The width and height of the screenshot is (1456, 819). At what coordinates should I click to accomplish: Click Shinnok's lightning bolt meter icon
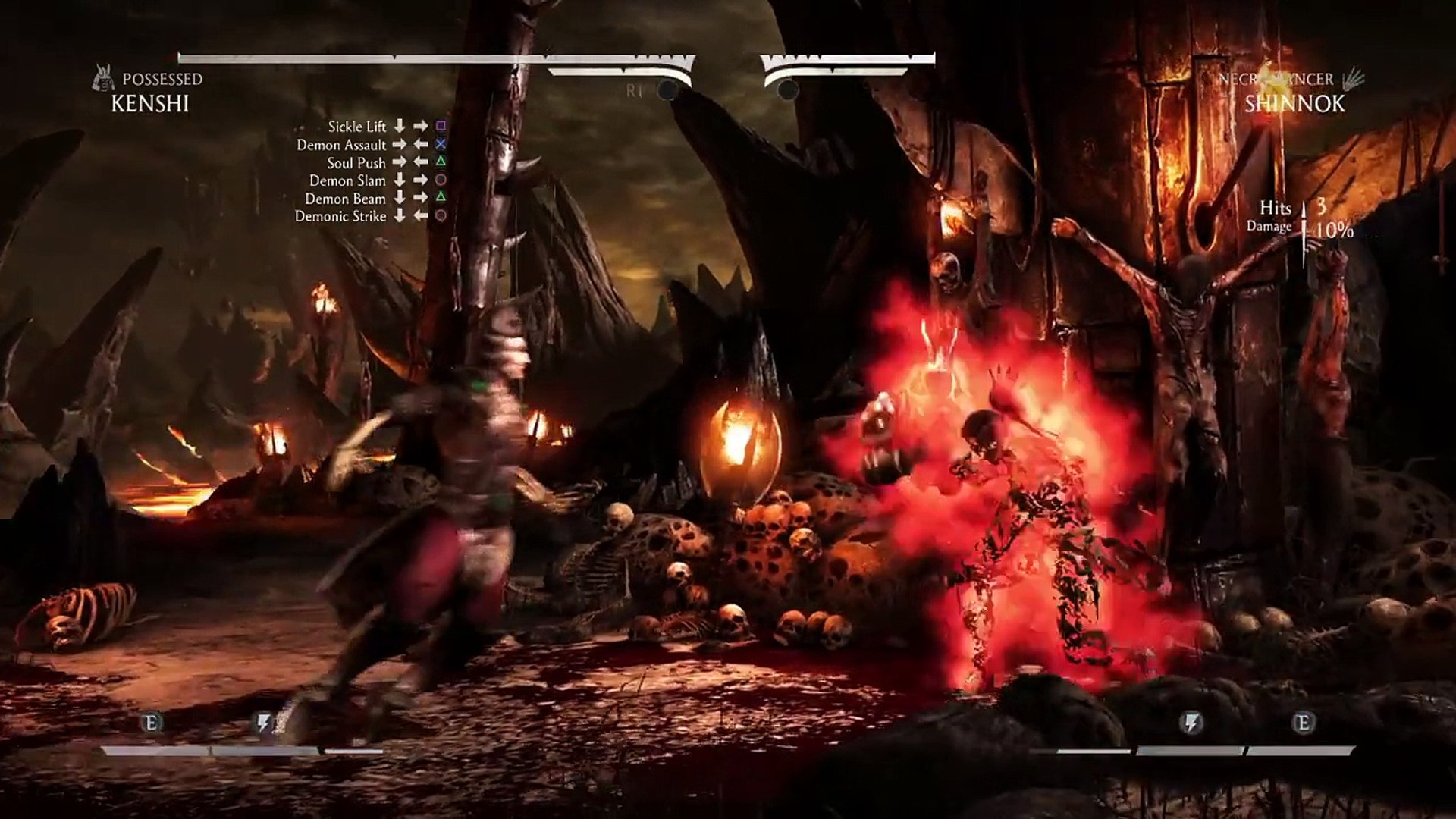[x=1191, y=723]
